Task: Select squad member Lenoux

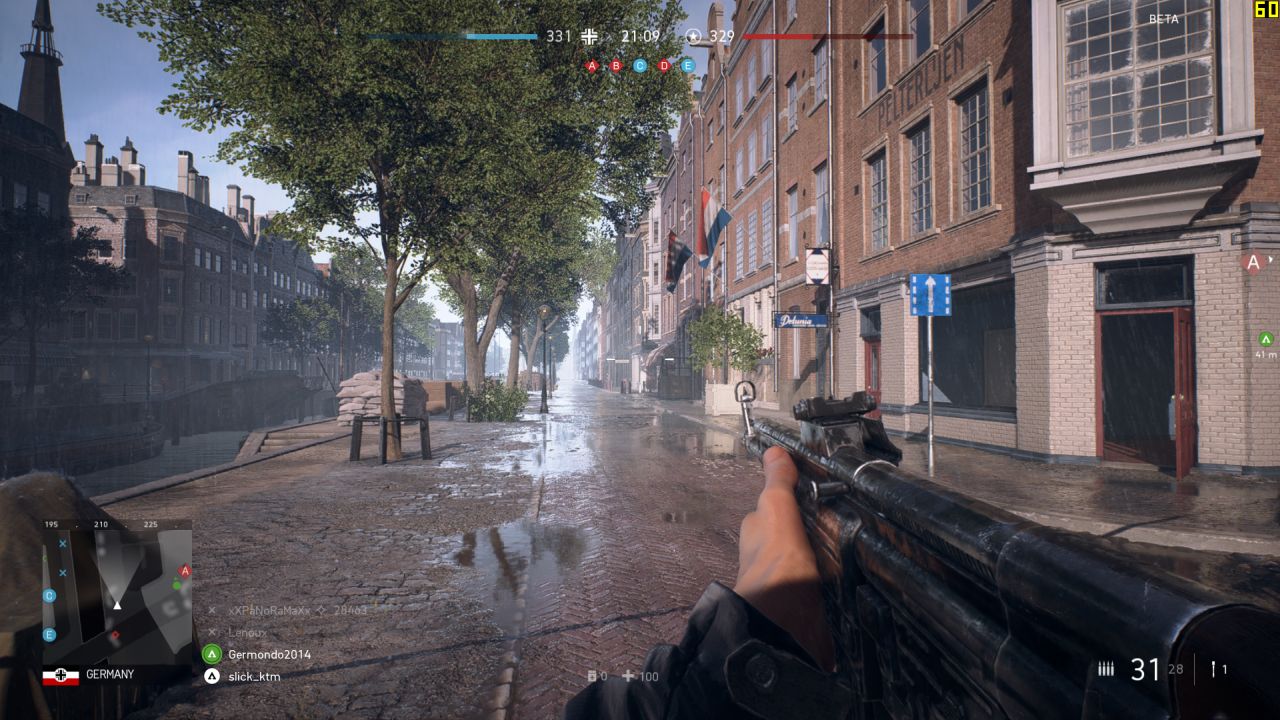Action: pos(247,632)
